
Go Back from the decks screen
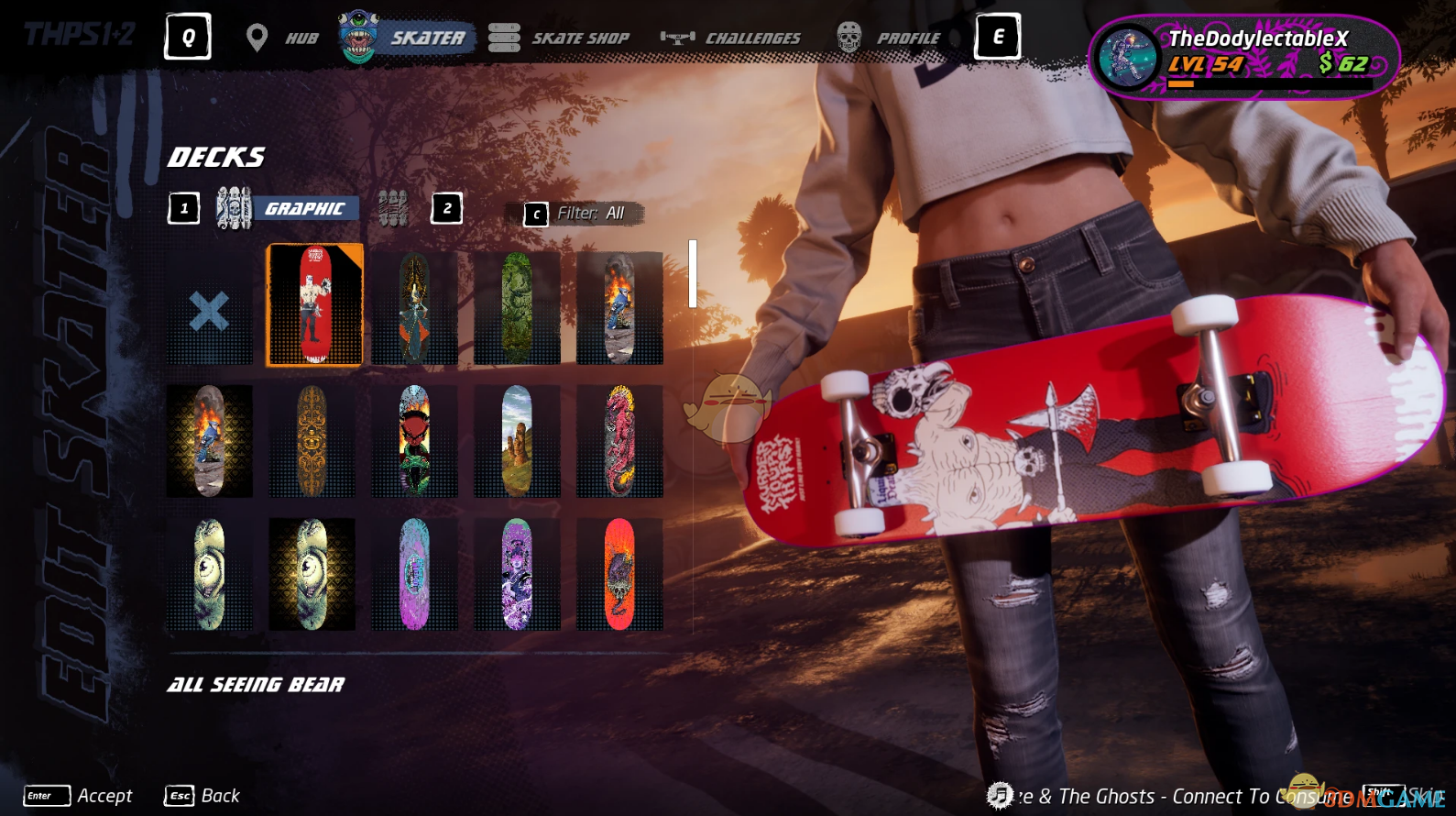coord(203,796)
